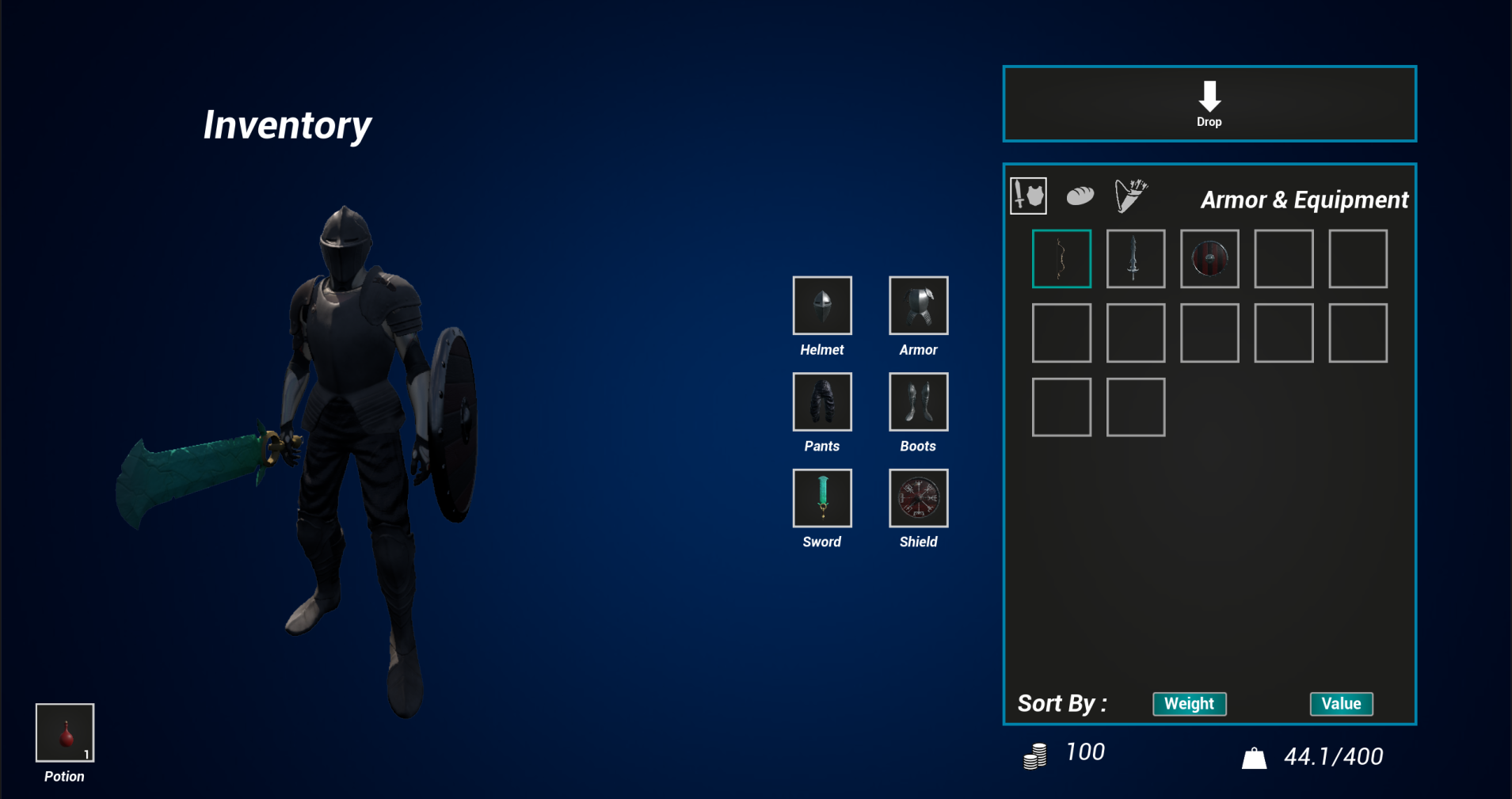This screenshot has height=799, width=1512.
Task: Click the Drop button
Action: point(1209,104)
